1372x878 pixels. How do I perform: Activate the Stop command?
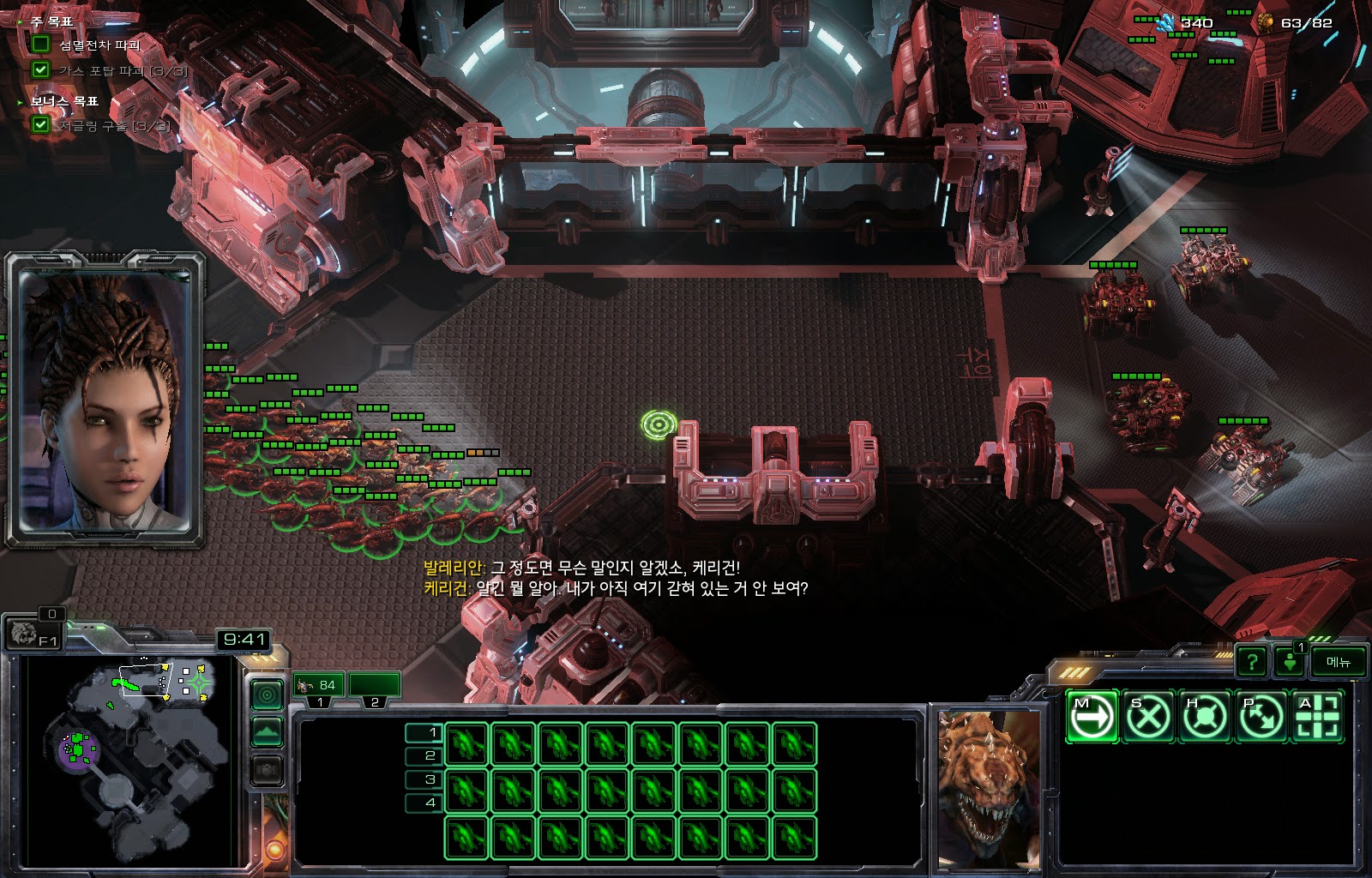[x=1148, y=716]
